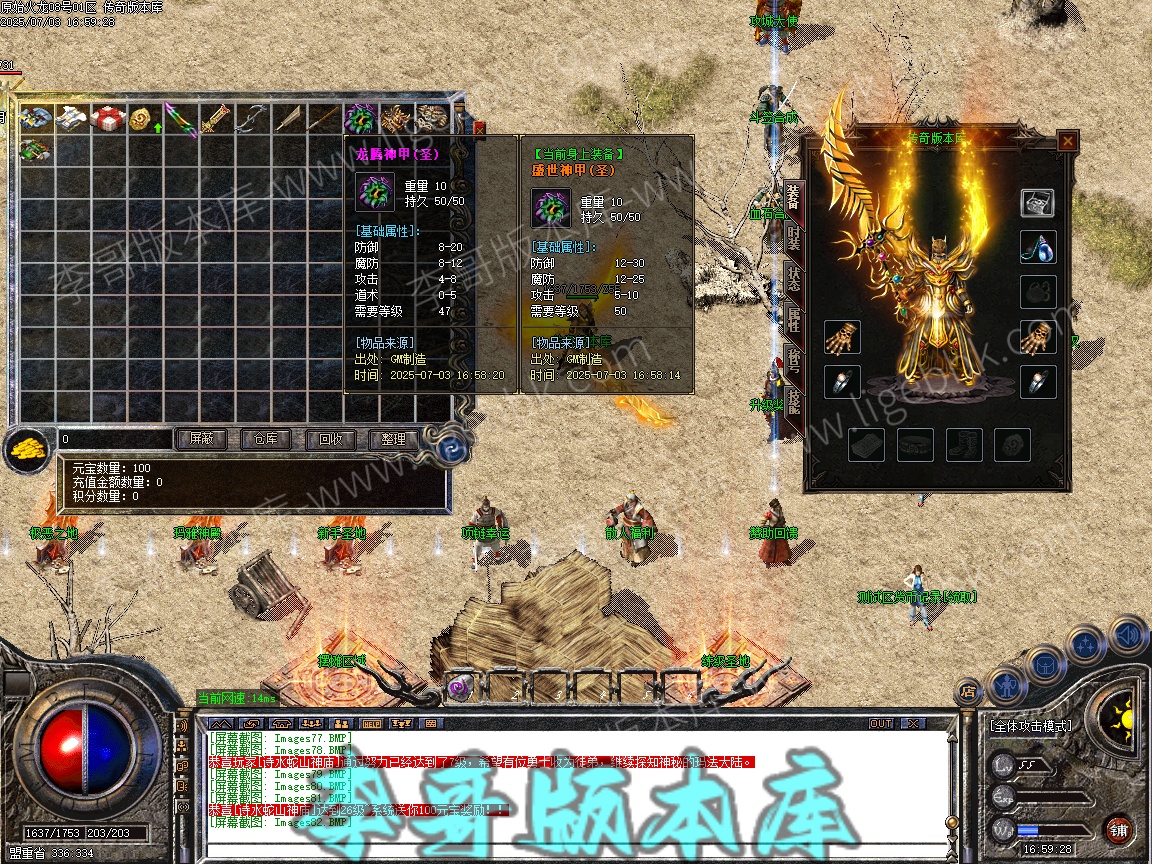Select the red gift box item
The width and height of the screenshot is (1152, 864).
coord(108,120)
